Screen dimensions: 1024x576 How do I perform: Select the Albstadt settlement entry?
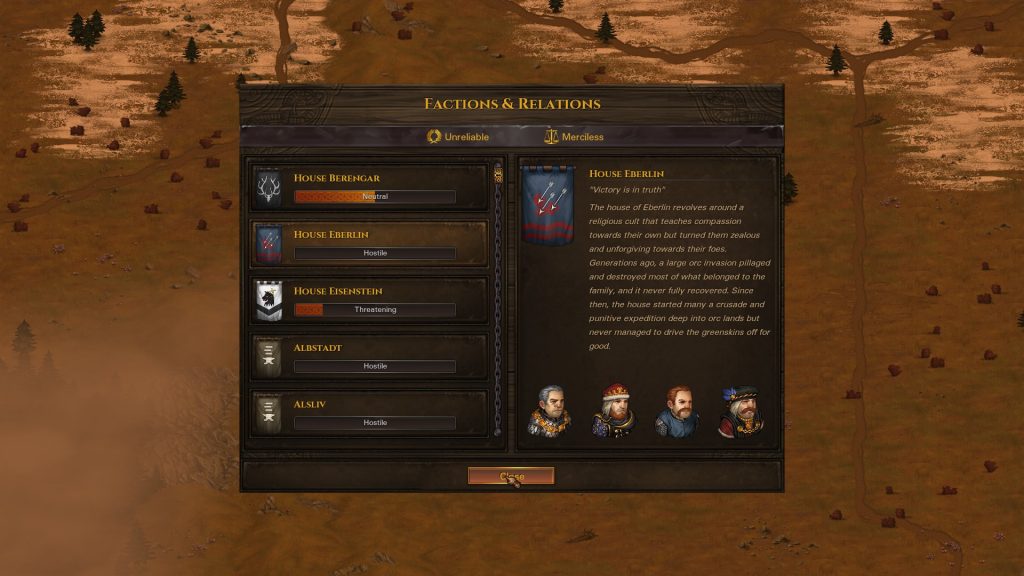pos(369,357)
